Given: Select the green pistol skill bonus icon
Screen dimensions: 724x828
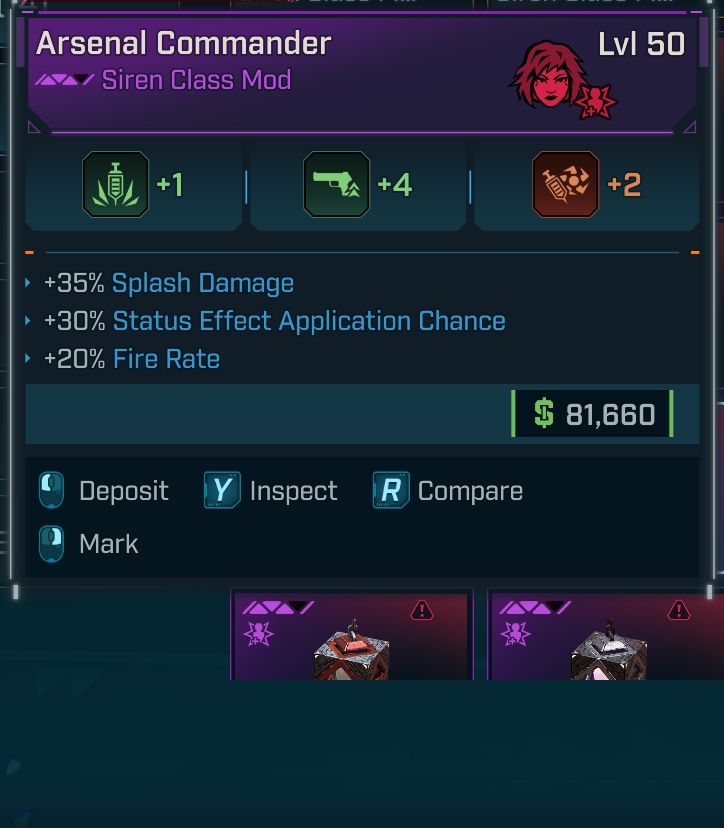Looking at the screenshot, I should point(336,185).
